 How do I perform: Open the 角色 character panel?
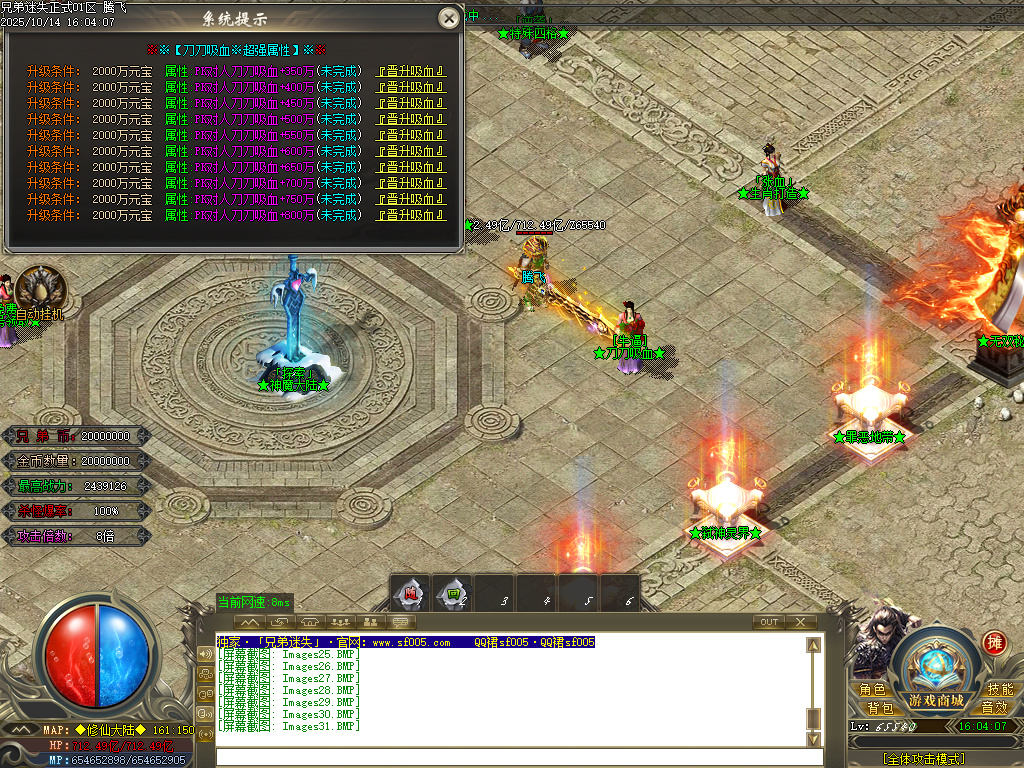pyautogui.click(x=872, y=690)
